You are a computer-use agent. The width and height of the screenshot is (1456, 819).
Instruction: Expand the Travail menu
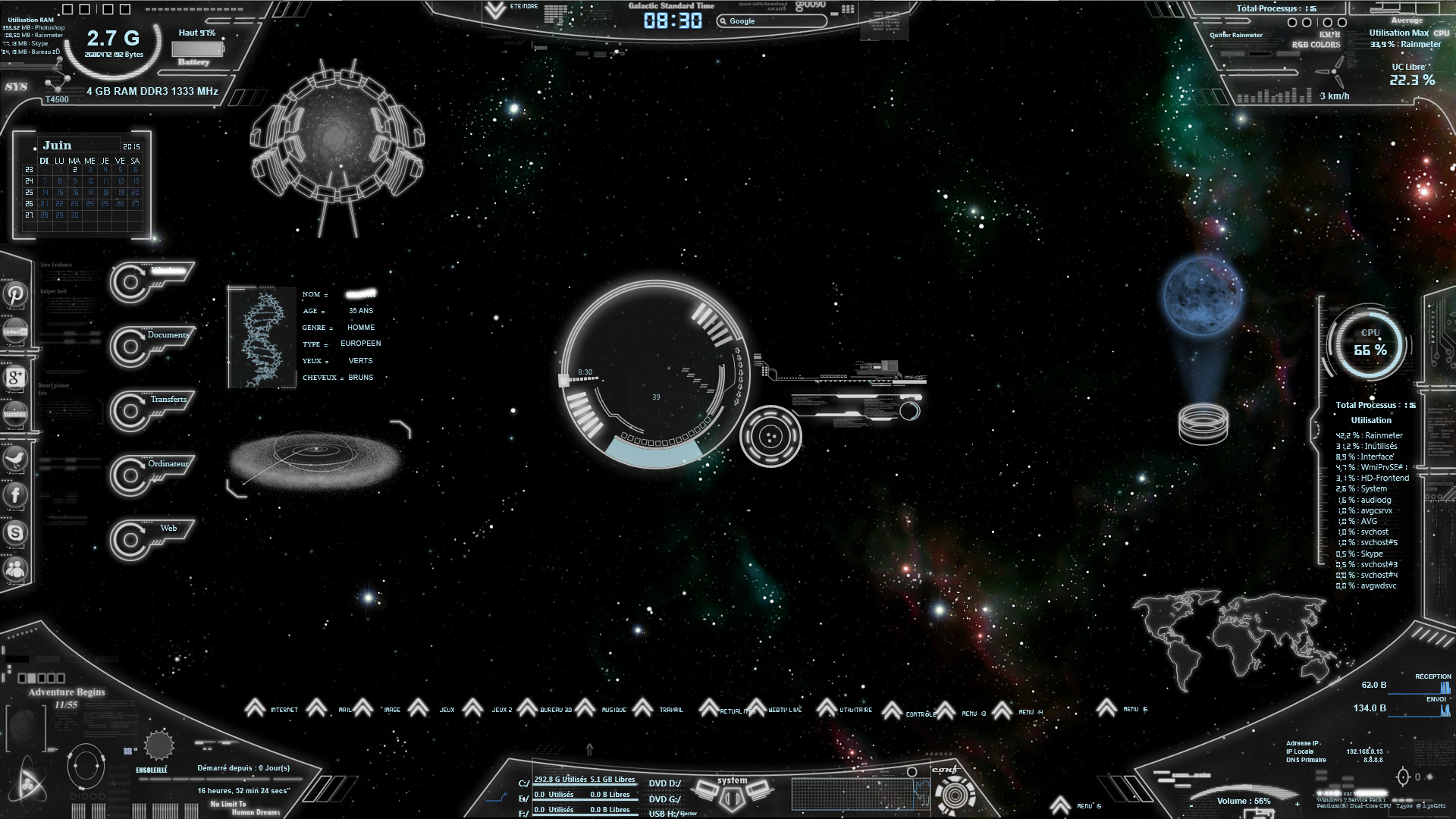click(642, 709)
